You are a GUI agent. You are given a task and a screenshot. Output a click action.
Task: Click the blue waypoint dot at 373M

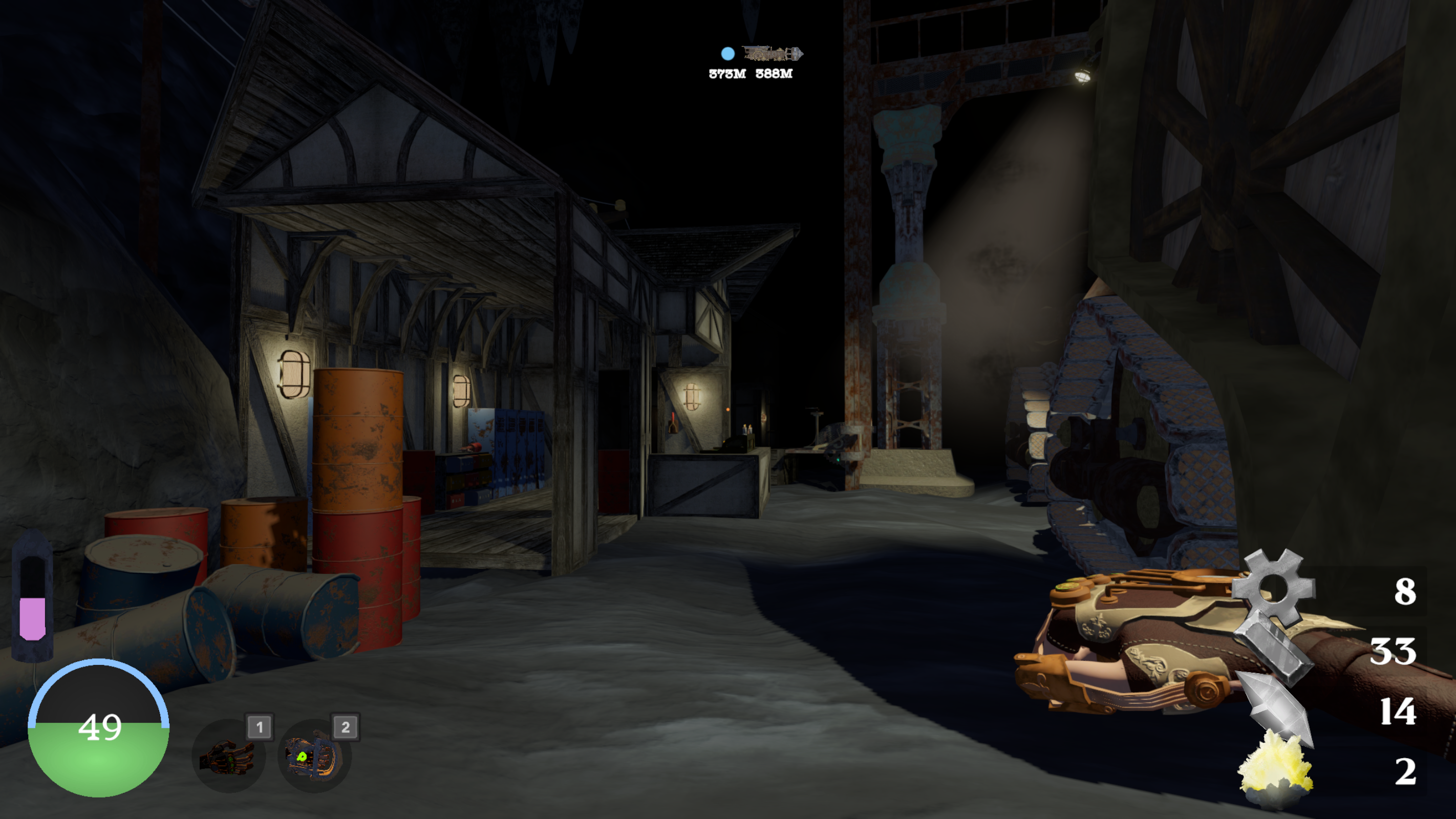[728, 54]
